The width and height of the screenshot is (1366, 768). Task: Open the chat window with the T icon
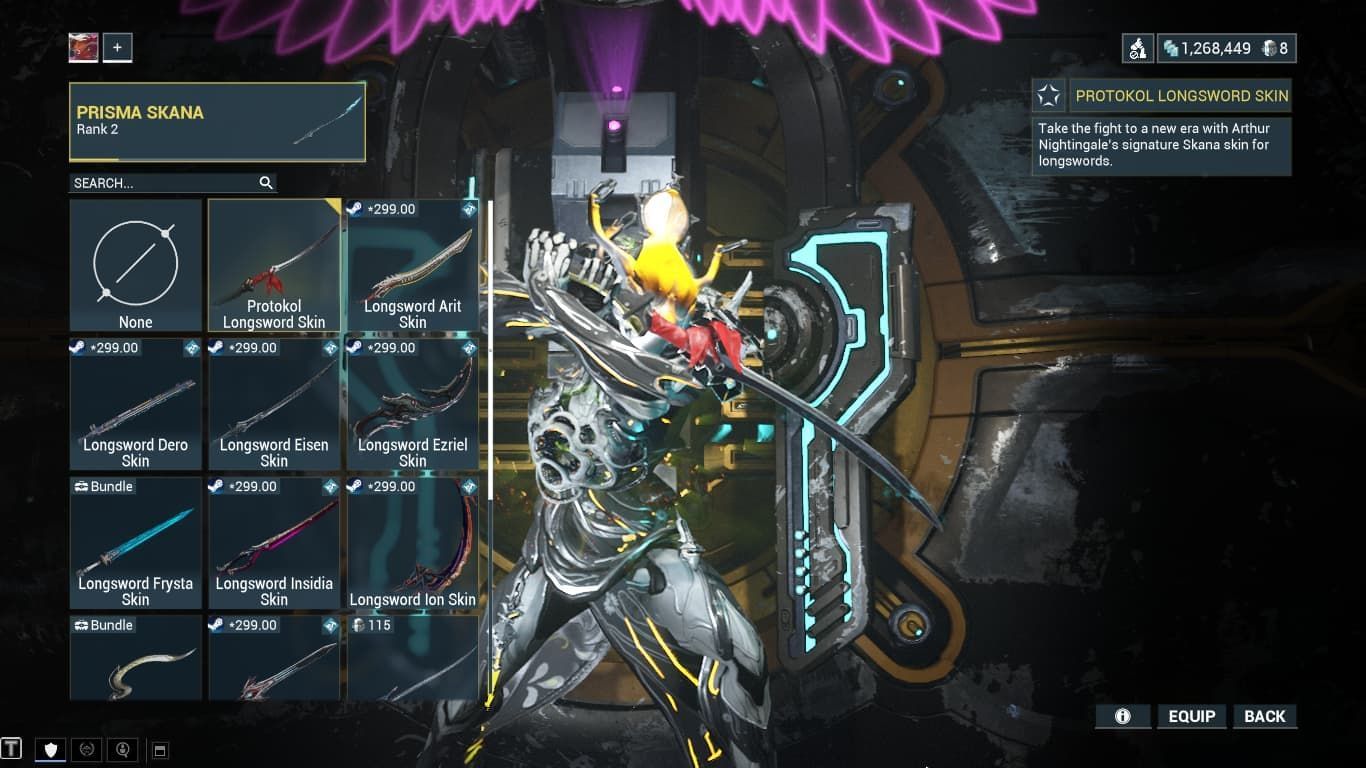[x=12, y=748]
